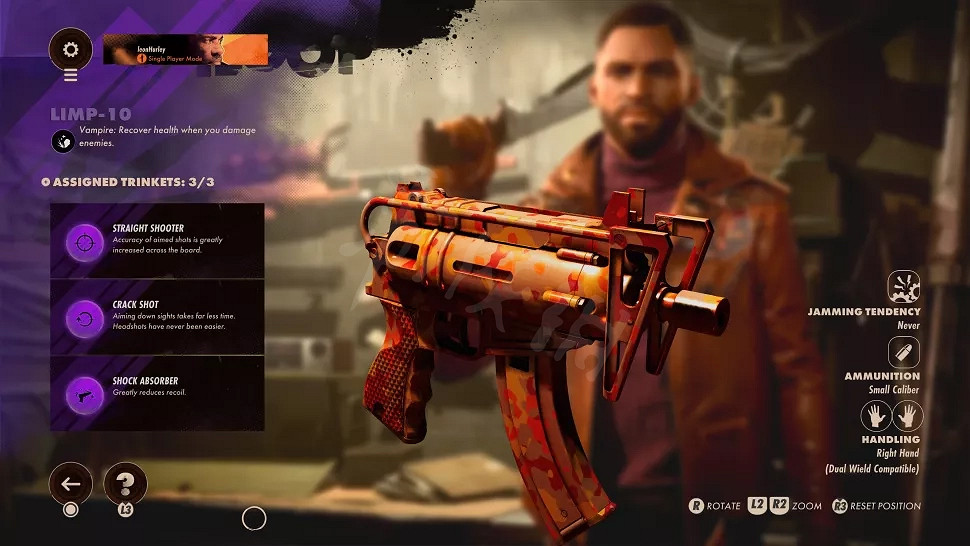Click the Ammunition small caliber icon
This screenshot has width=970, height=546.
click(904, 353)
